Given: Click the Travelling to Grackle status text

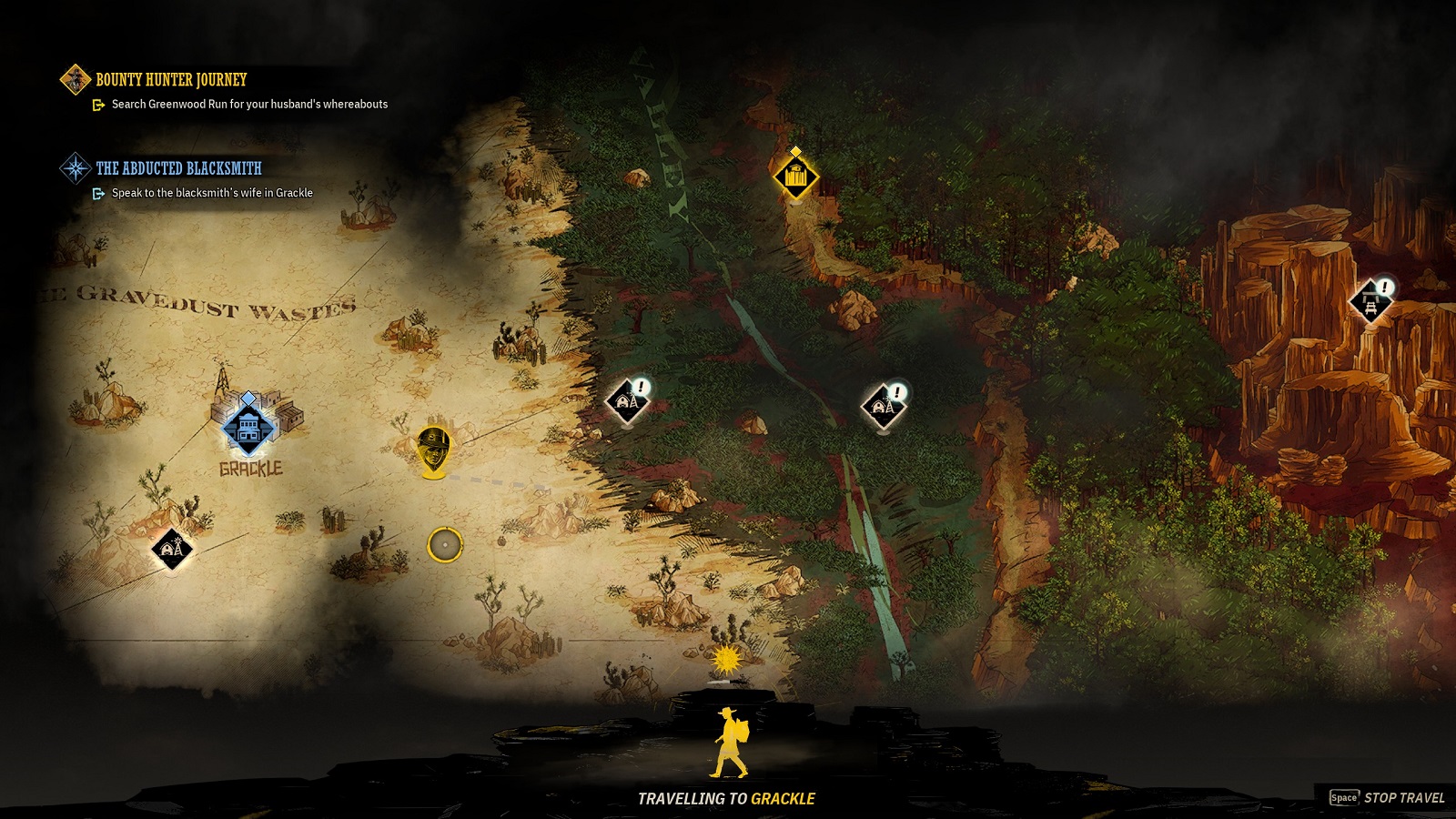Looking at the screenshot, I should 726,796.
